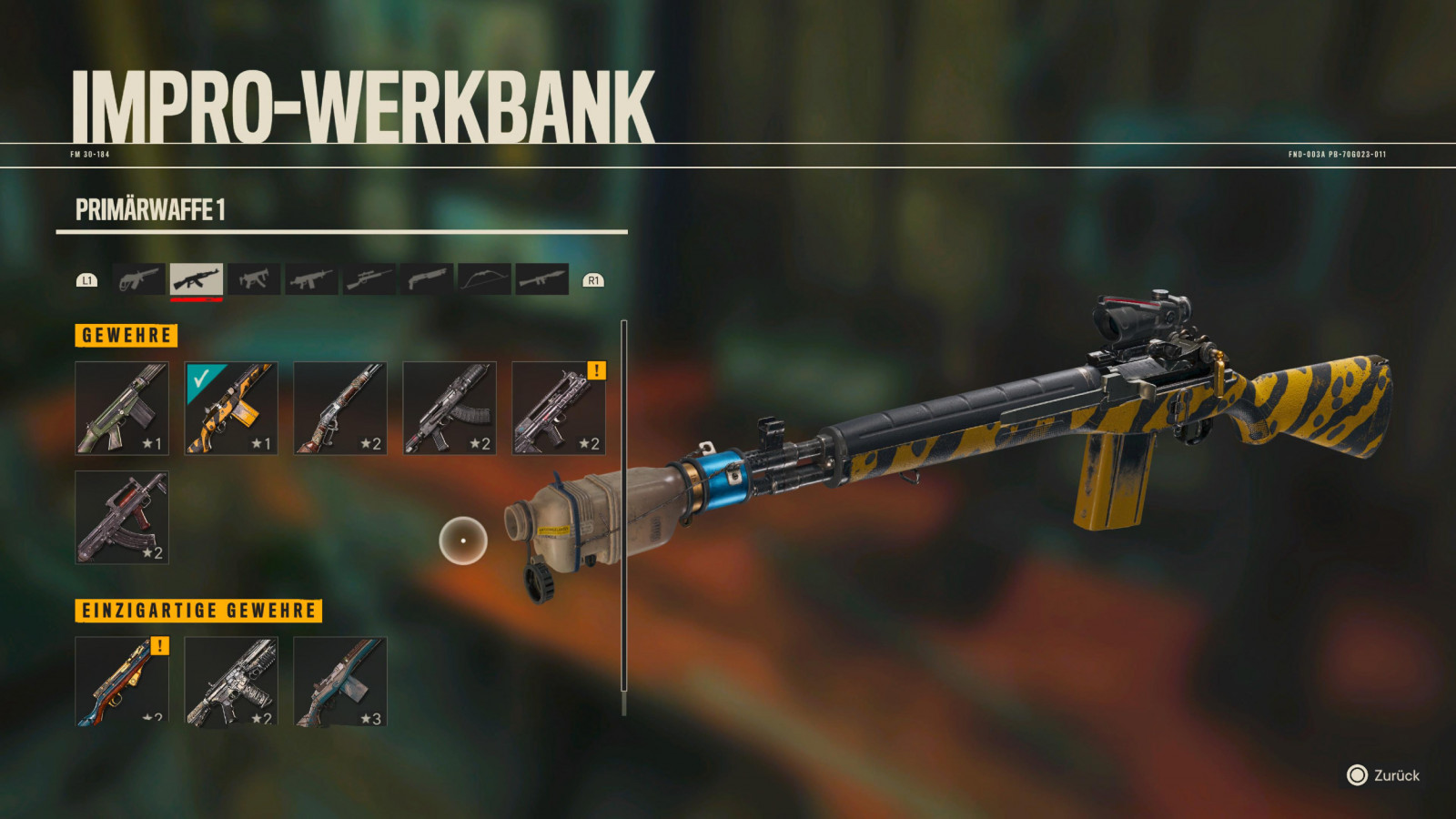This screenshot has height=819, width=1456.
Task: Choose the scoped sniper rifle category tab
Action: [369, 279]
